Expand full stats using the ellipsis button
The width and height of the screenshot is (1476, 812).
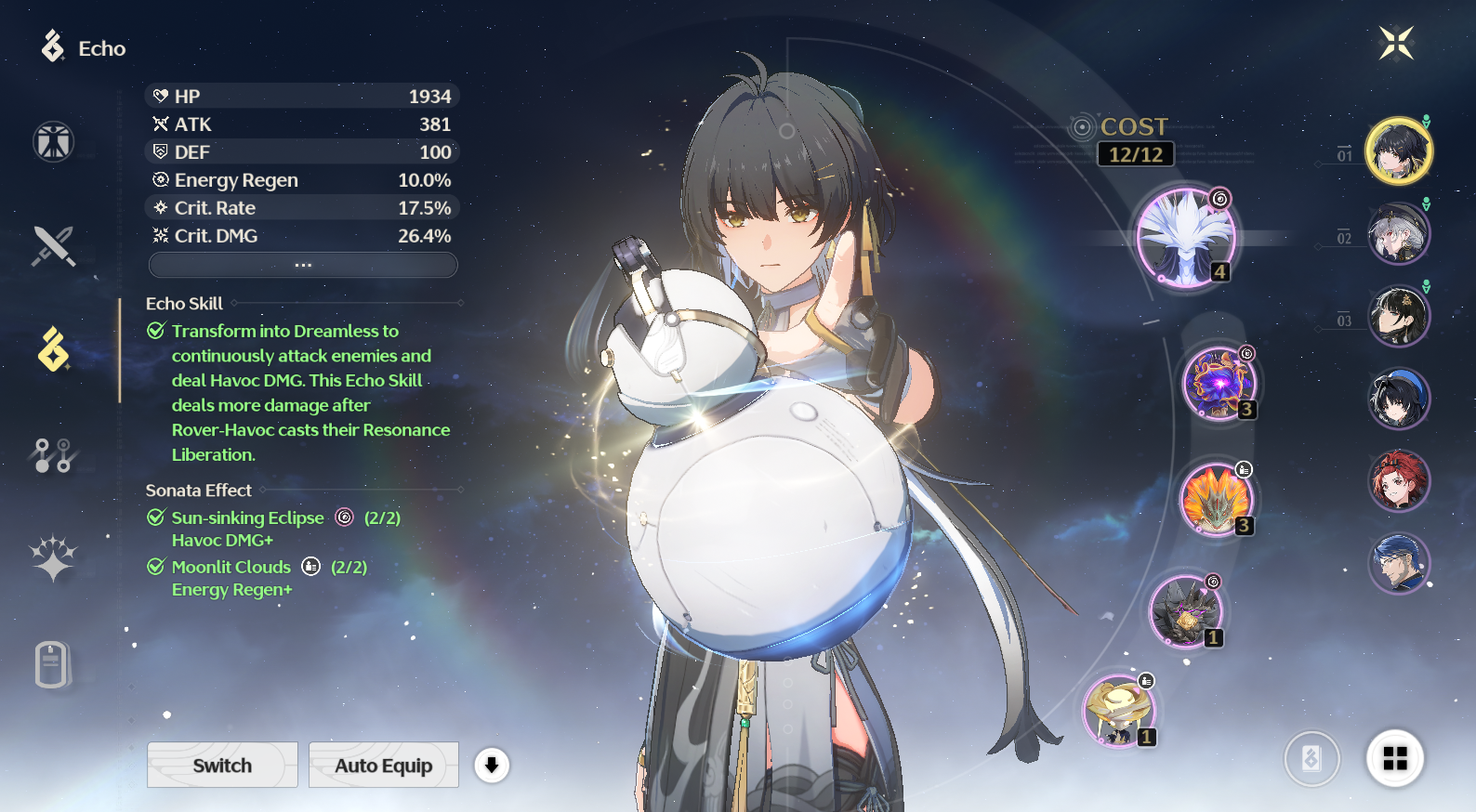coord(302,265)
